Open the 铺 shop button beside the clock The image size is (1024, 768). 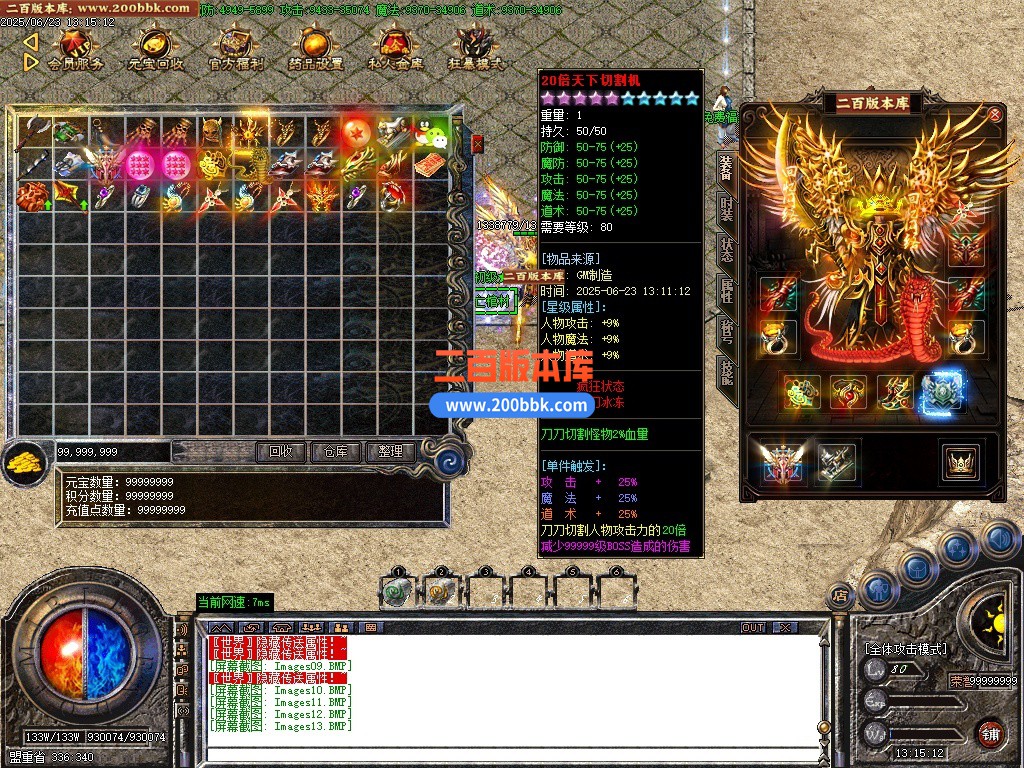989,733
